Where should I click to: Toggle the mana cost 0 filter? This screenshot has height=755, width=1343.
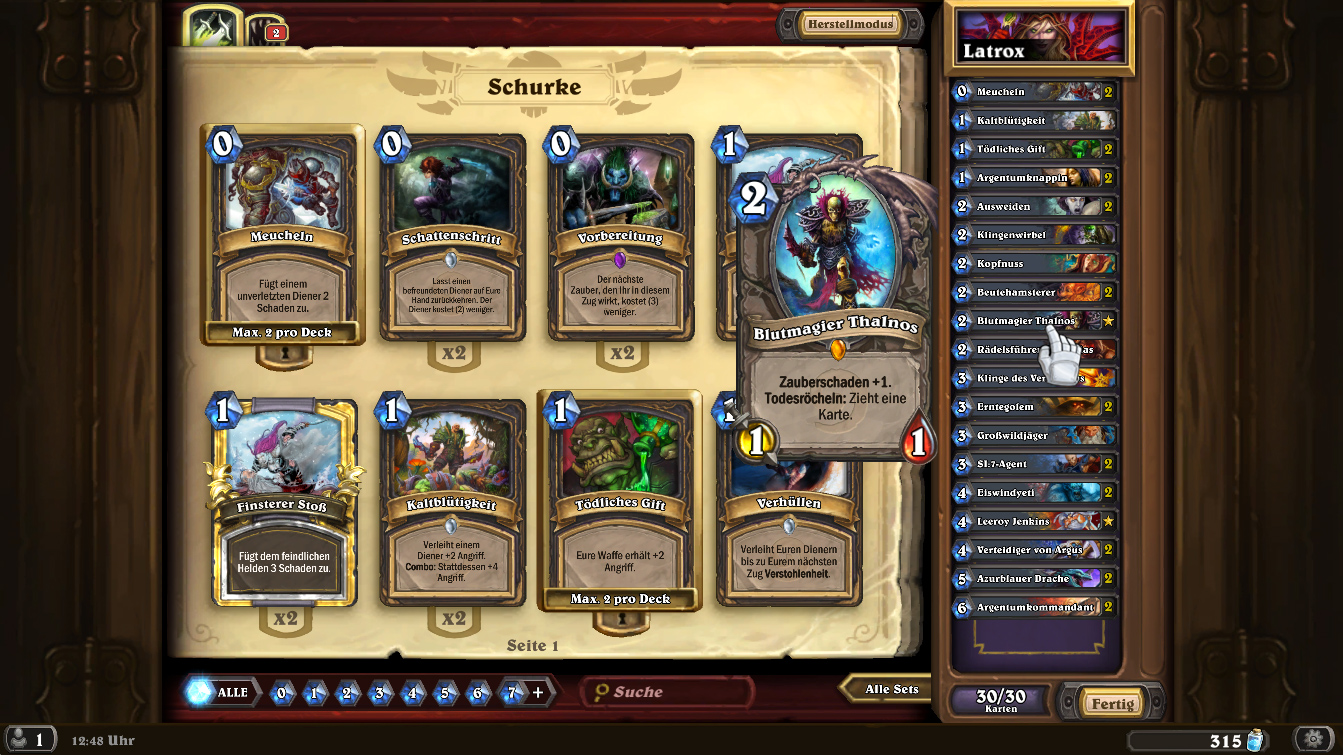point(282,691)
